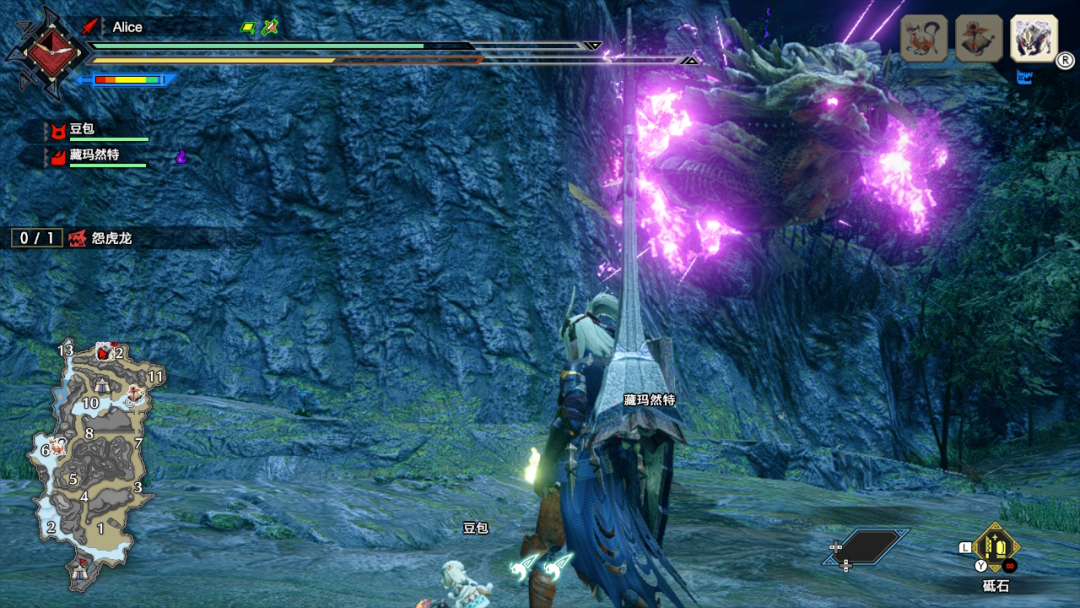Click the anchor-shaped monster icon
Viewport: 1080px width, 608px height.
tap(979, 39)
